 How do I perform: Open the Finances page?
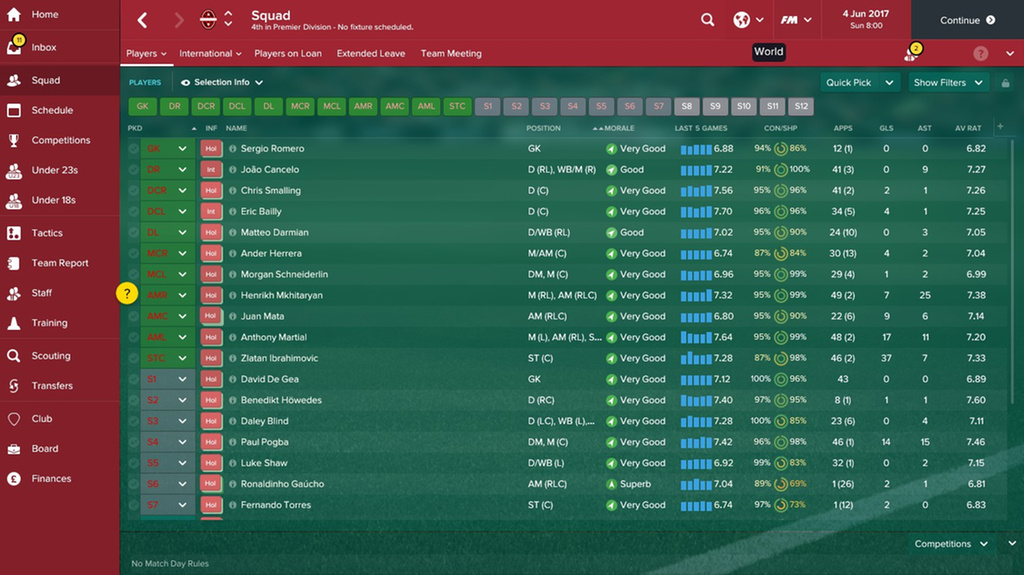click(51, 479)
